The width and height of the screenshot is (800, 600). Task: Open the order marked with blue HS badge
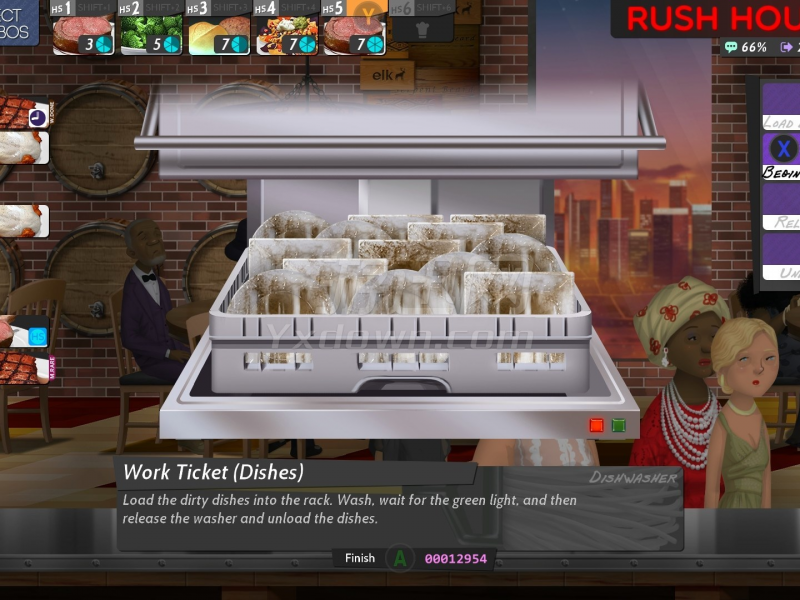[x=24, y=332]
